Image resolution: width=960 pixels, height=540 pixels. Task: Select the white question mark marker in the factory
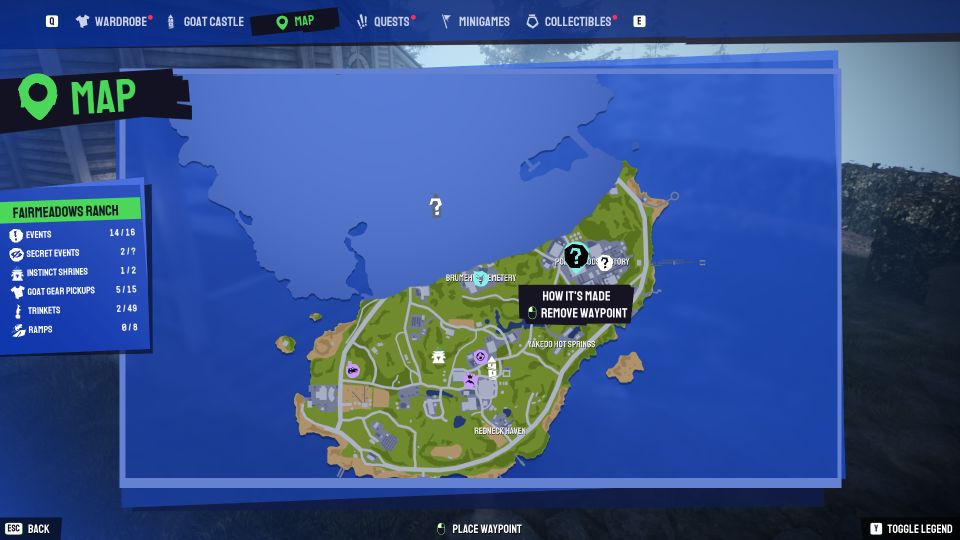coord(604,262)
